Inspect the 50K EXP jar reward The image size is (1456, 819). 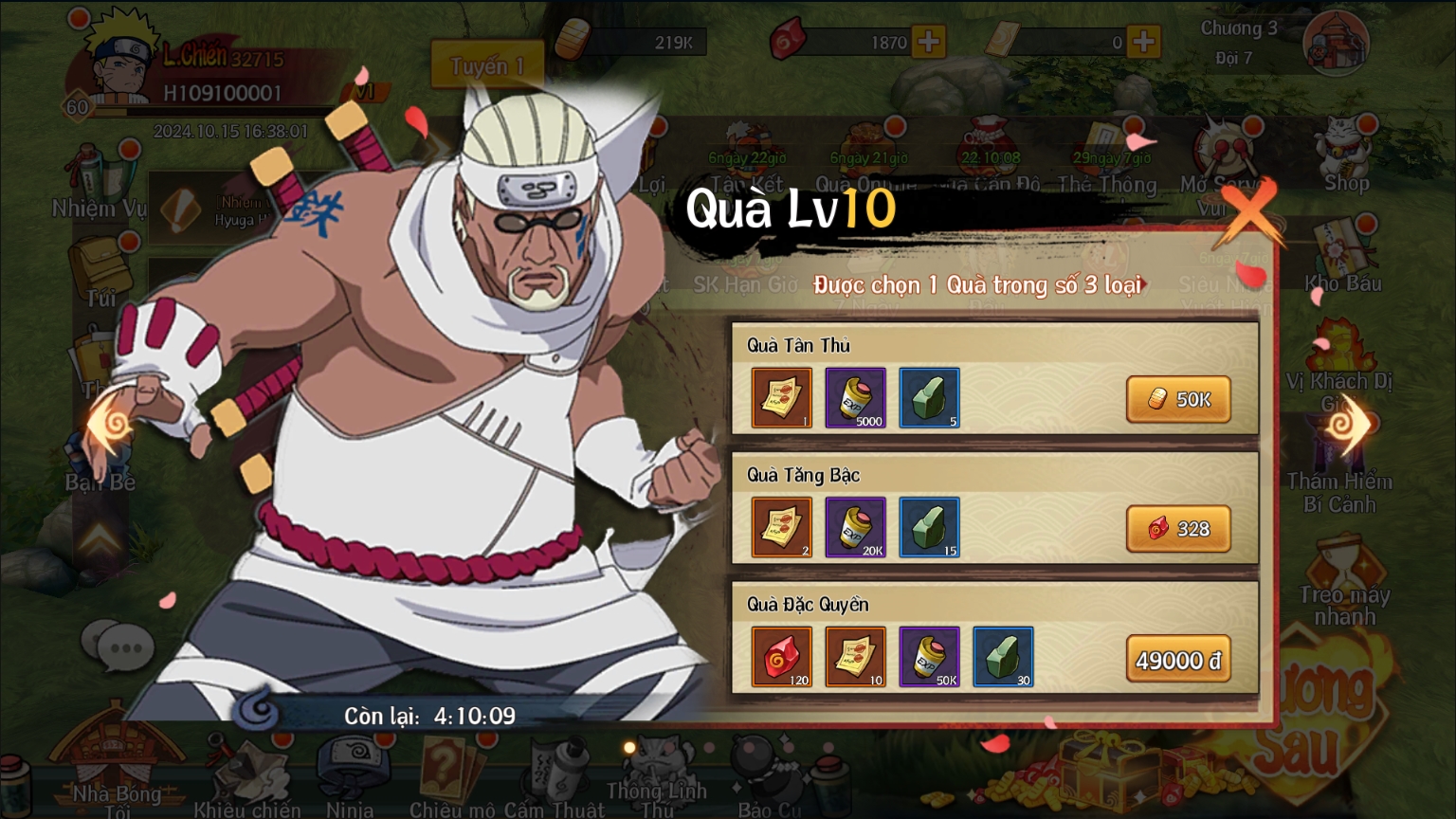click(929, 656)
